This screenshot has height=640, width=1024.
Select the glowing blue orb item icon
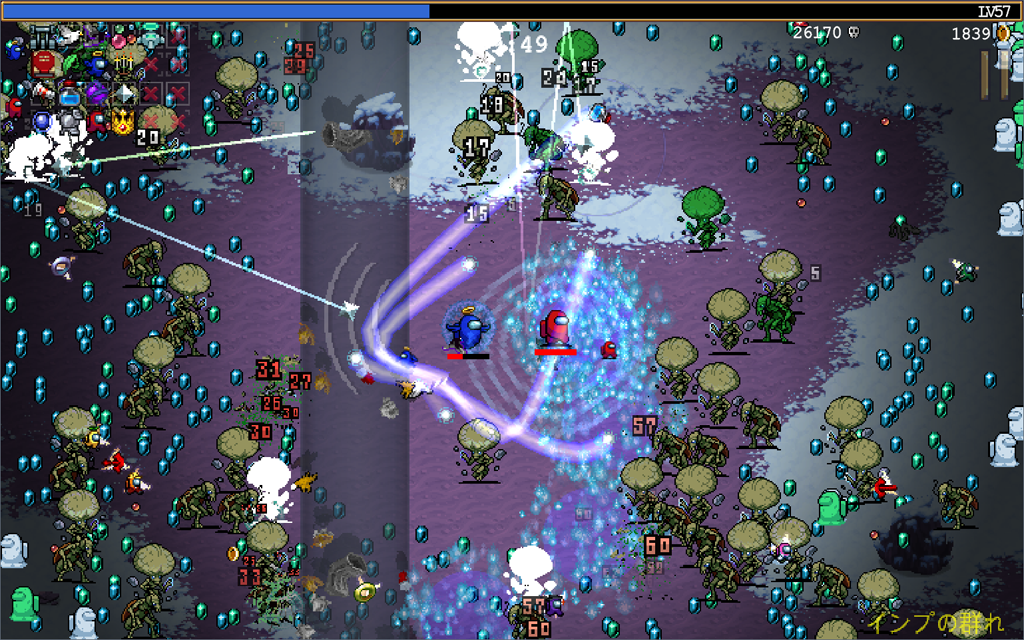(42, 121)
